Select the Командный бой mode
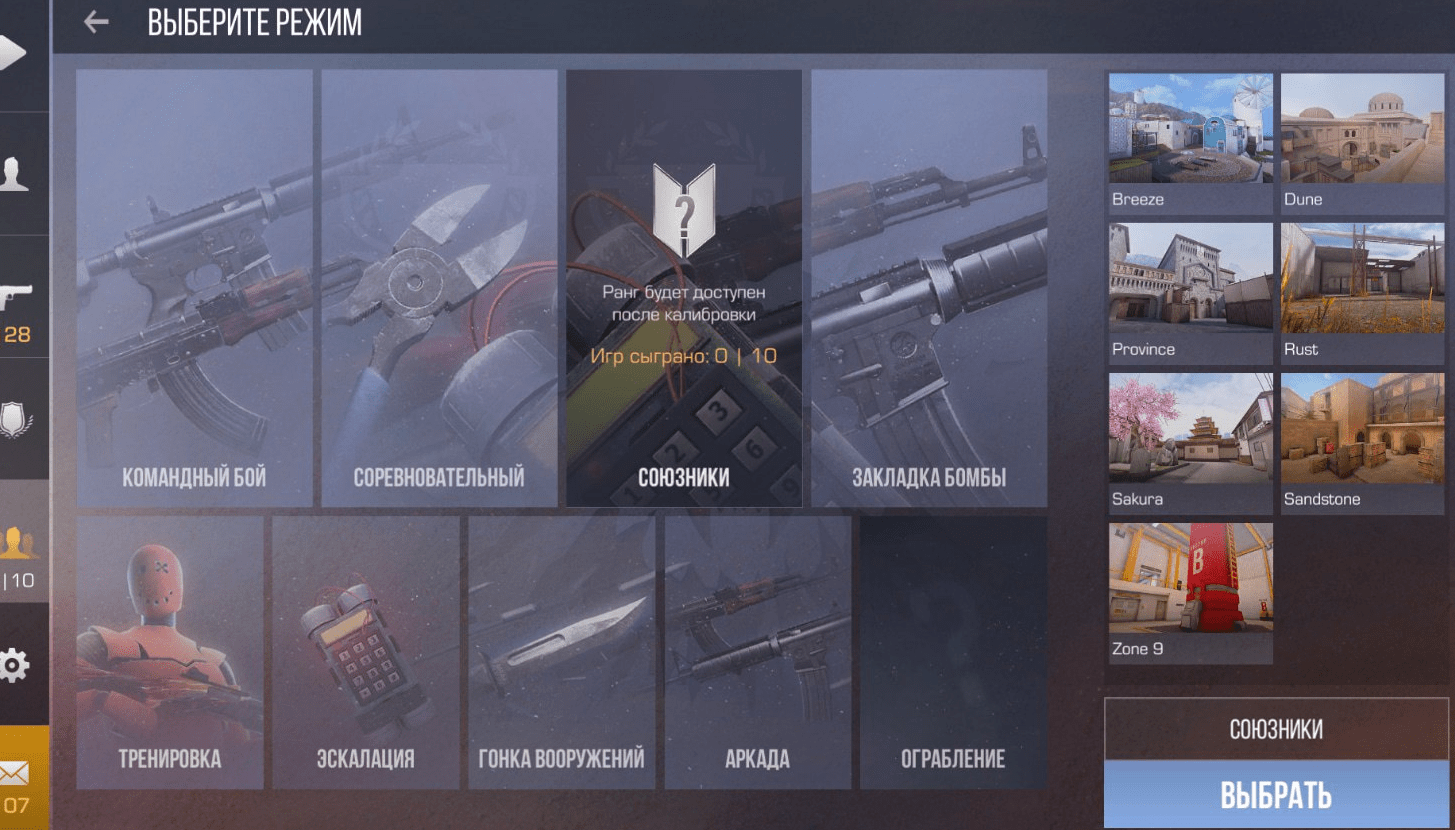This screenshot has height=830, width=1455. (x=194, y=288)
